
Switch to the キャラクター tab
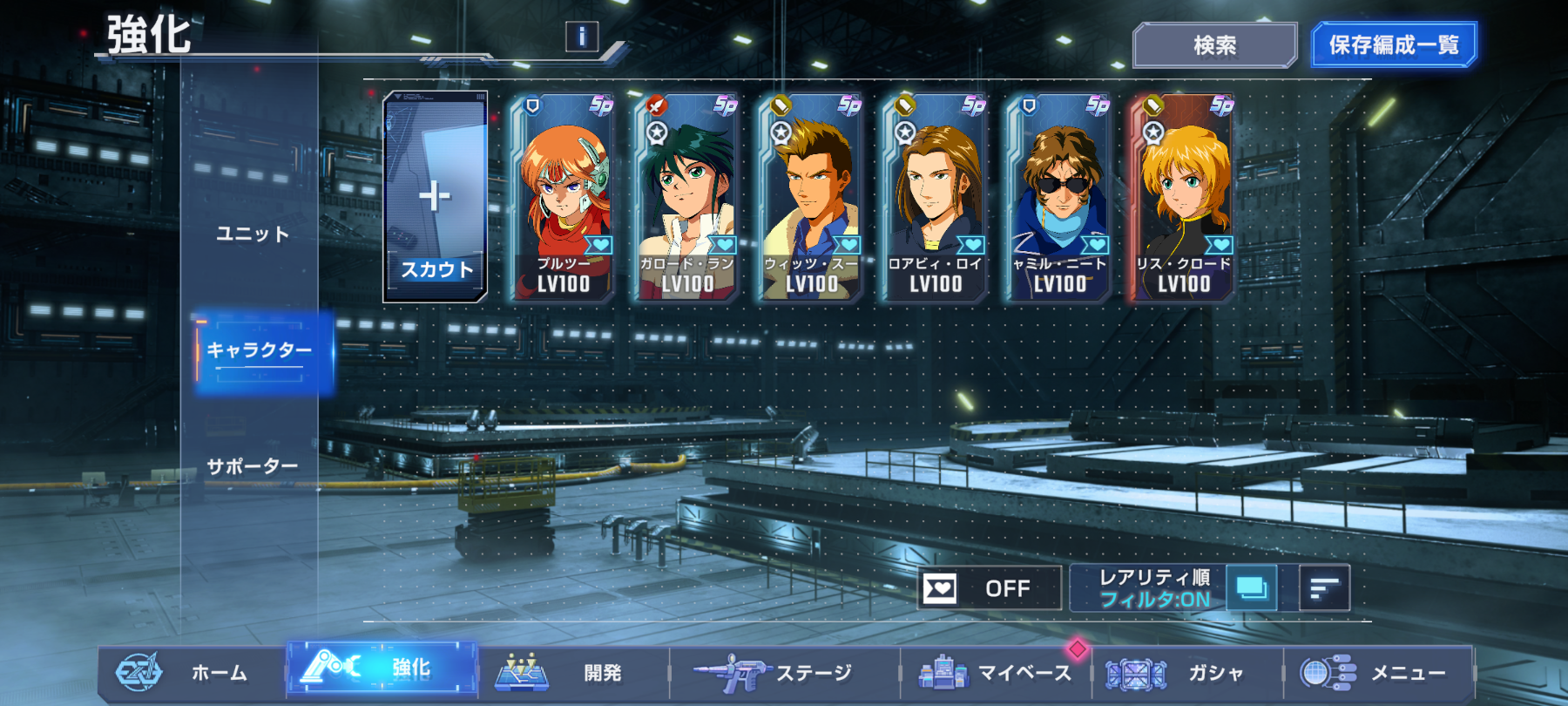260,350
